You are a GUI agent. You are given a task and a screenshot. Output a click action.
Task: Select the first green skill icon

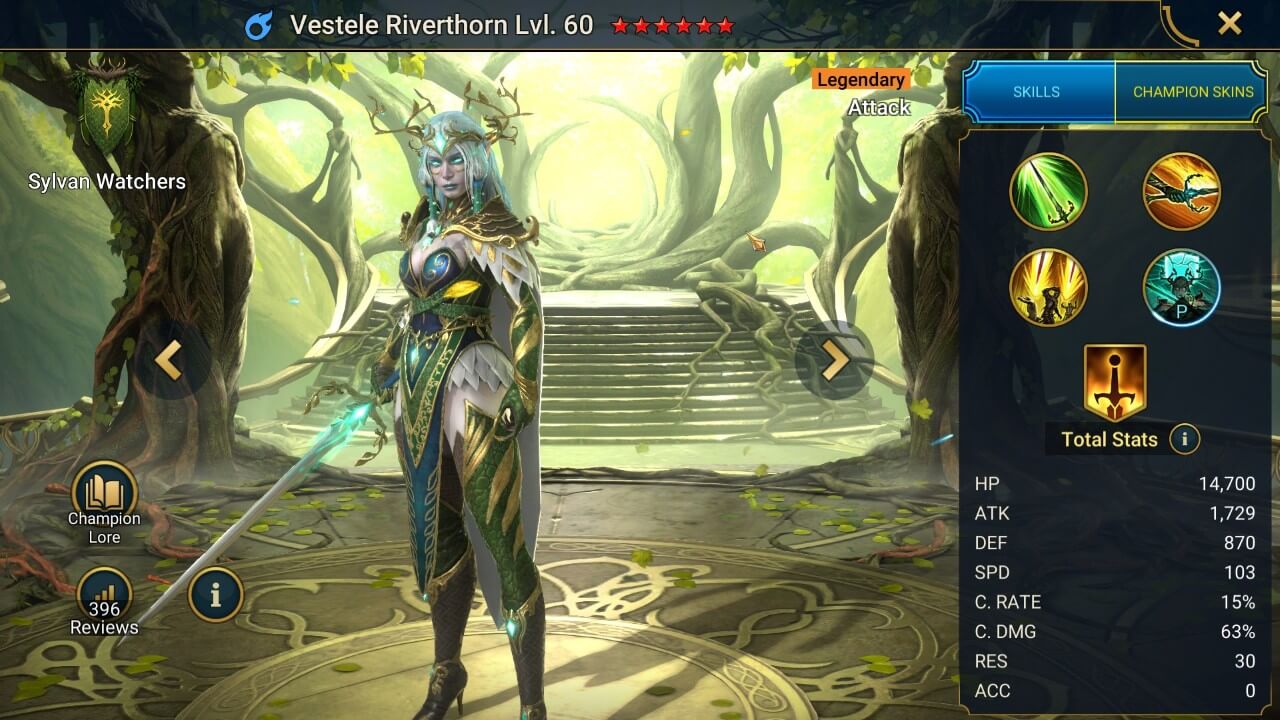1049,191
